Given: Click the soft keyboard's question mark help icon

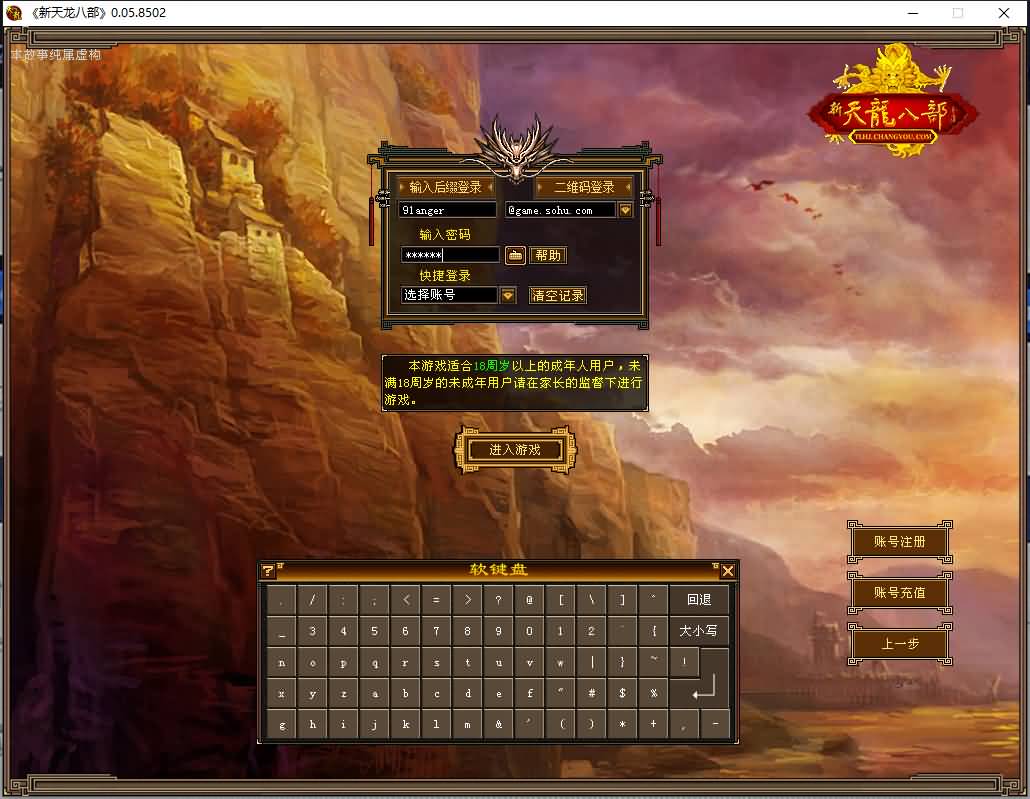Looking at the screenshot, I should click(268, 571).
